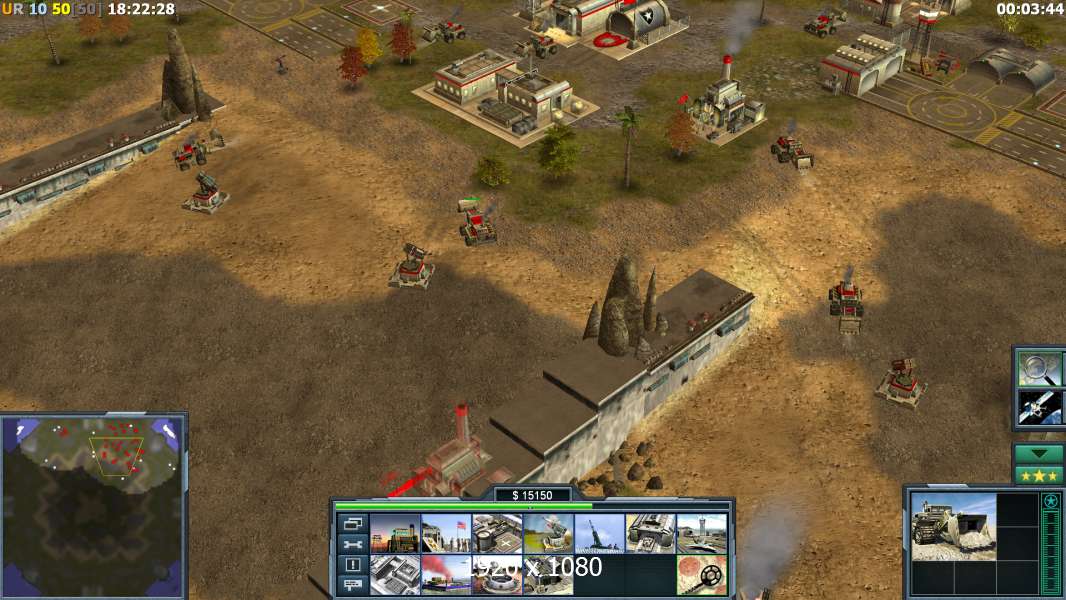Open the three-star General's Powers menu
1066x600 pixels.
point(1039,475)
